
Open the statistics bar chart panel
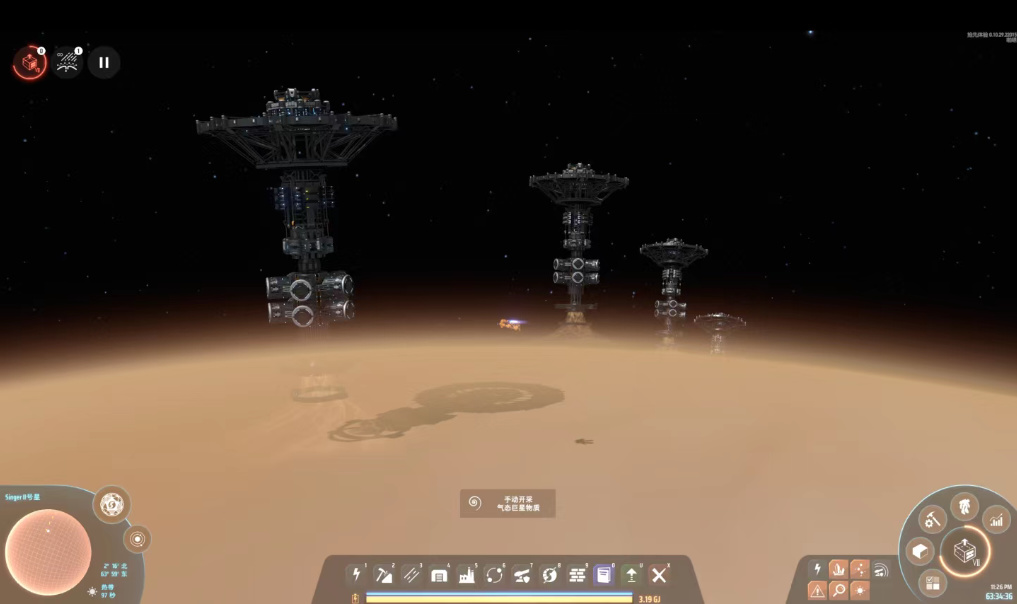pyautogui.click(x=996, y=519)
